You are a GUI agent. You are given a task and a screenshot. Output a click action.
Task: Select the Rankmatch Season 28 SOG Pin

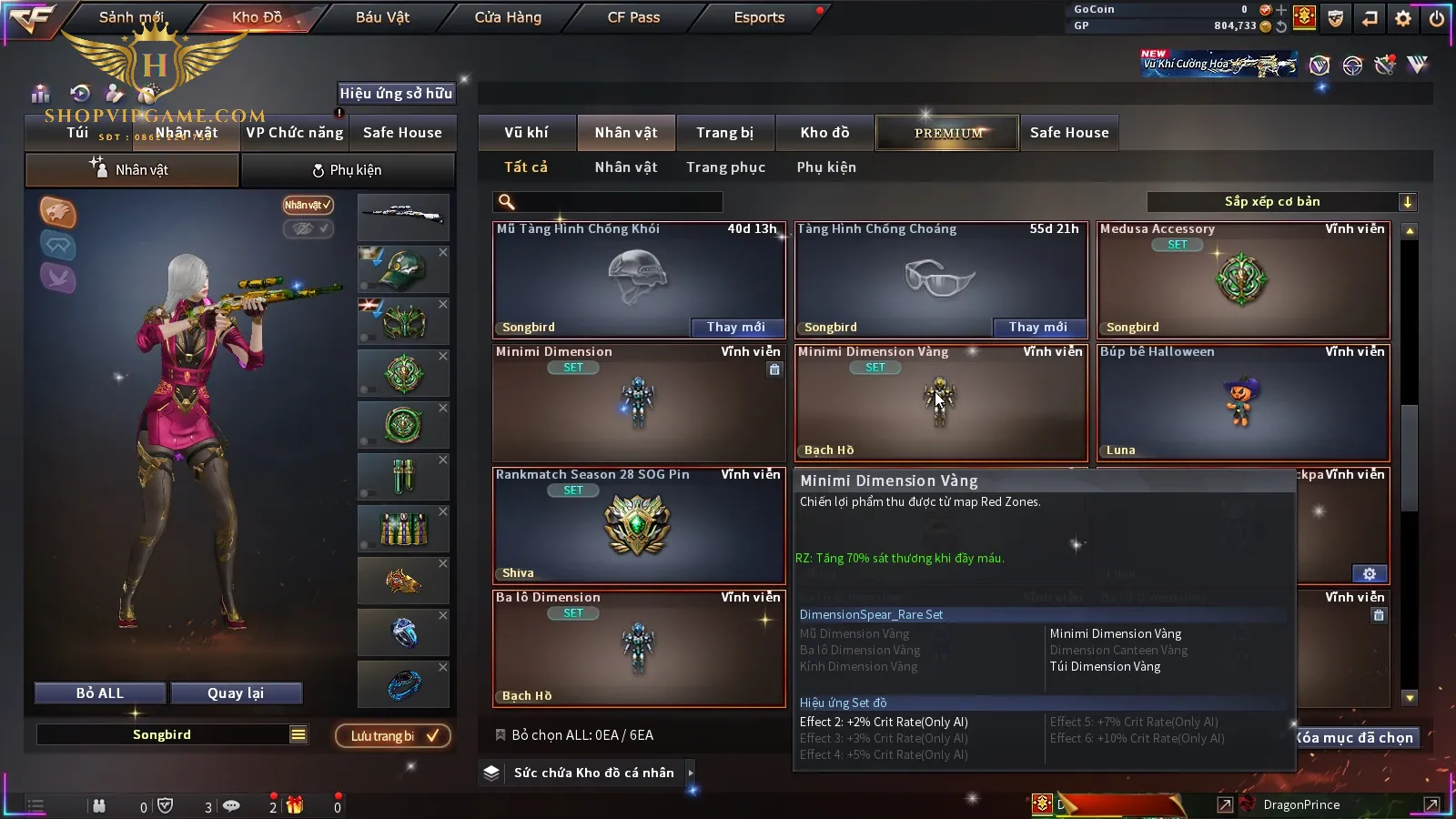coord(638,526)
